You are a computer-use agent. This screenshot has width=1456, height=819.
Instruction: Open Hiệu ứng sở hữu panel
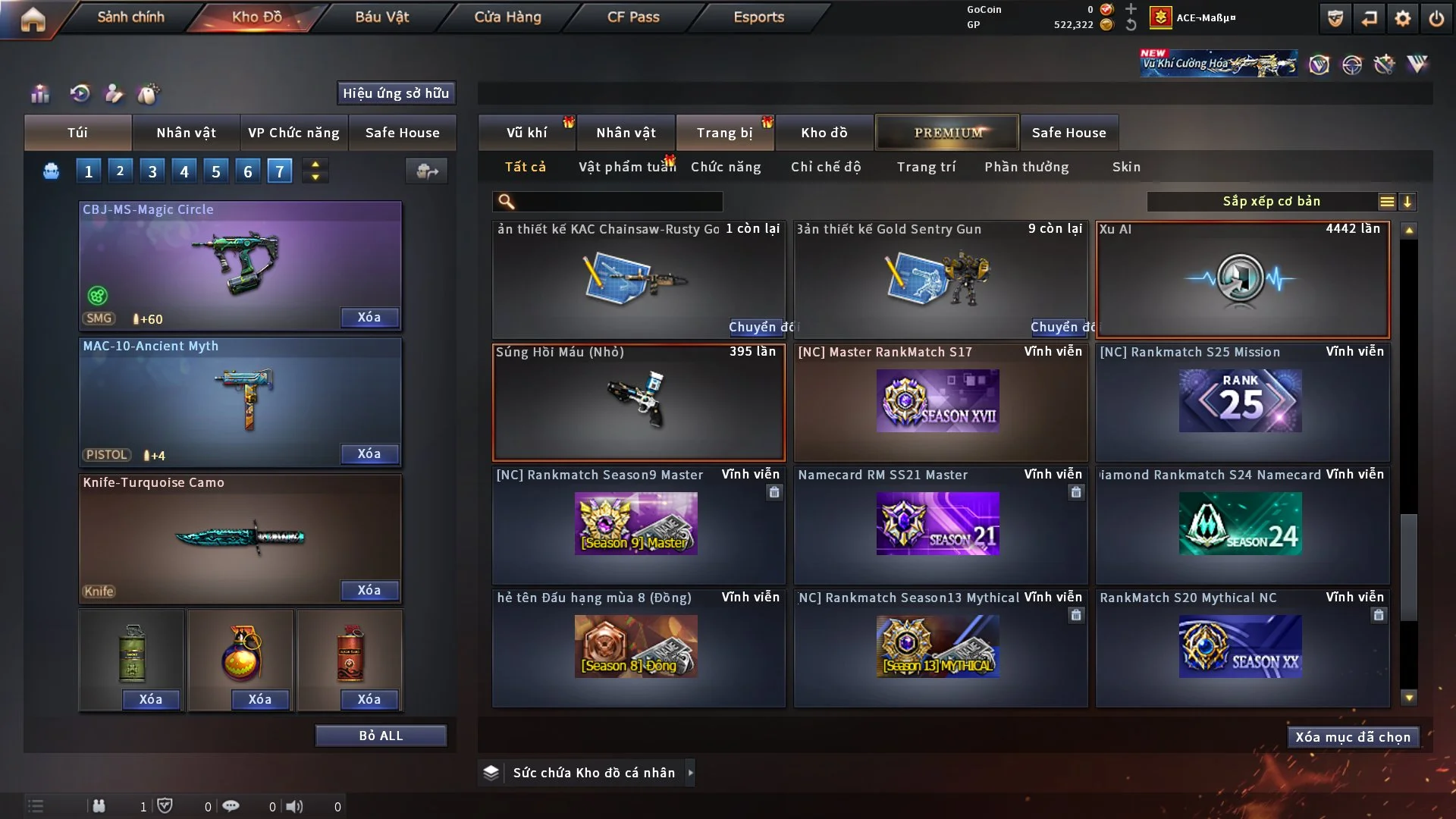click(x=396, y=93)
